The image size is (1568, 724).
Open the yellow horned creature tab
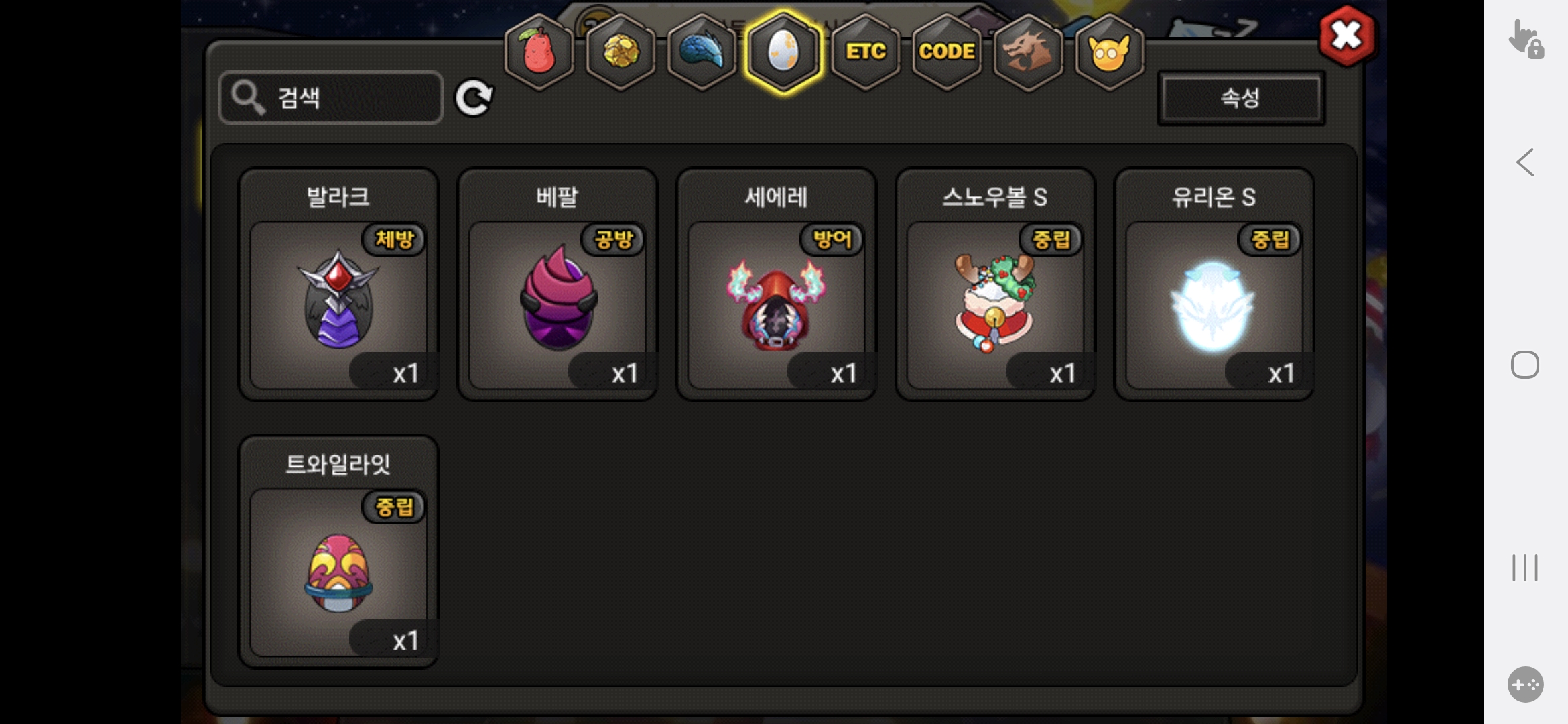coord(1109,52)
